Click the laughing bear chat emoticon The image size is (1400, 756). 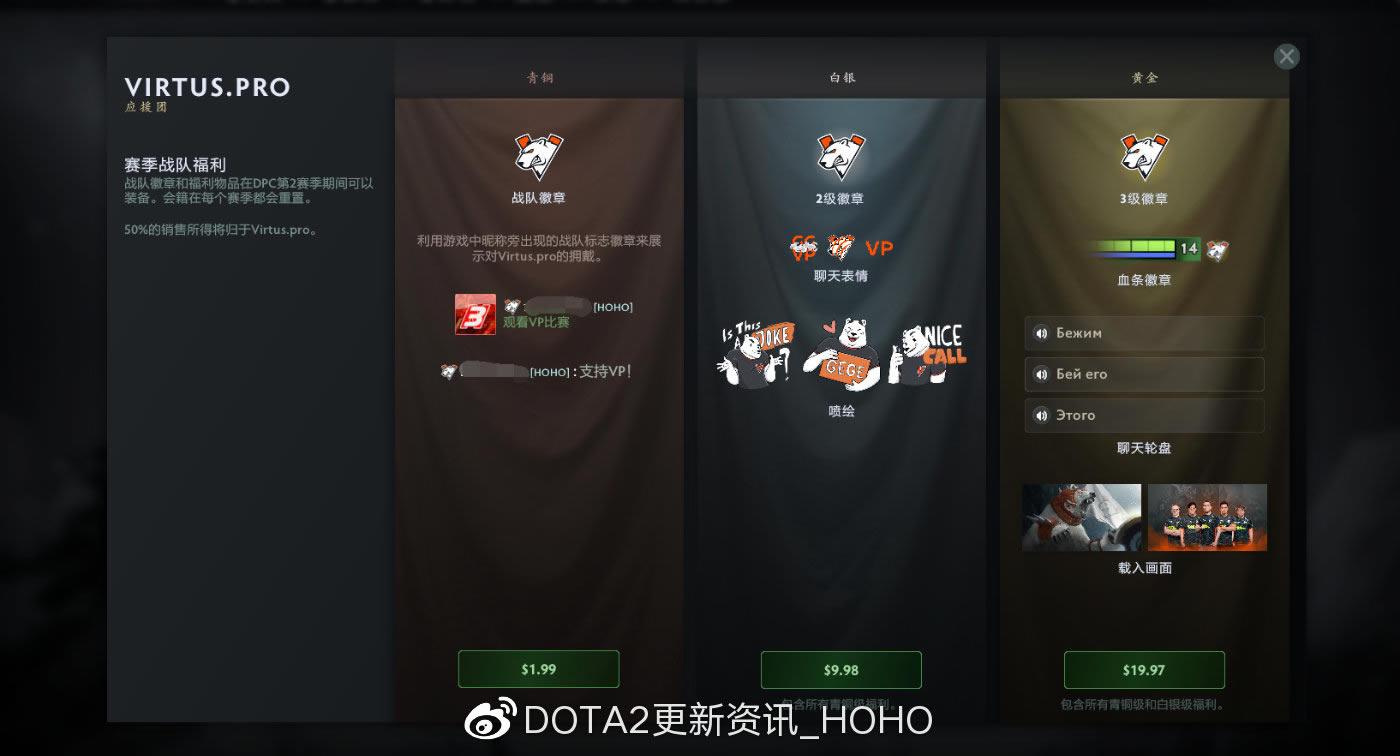840,246
